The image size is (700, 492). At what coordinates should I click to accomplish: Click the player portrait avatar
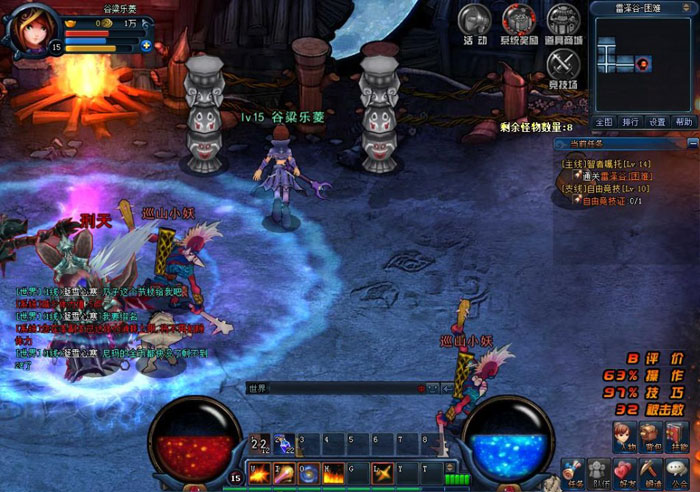[x=28, y=28]
